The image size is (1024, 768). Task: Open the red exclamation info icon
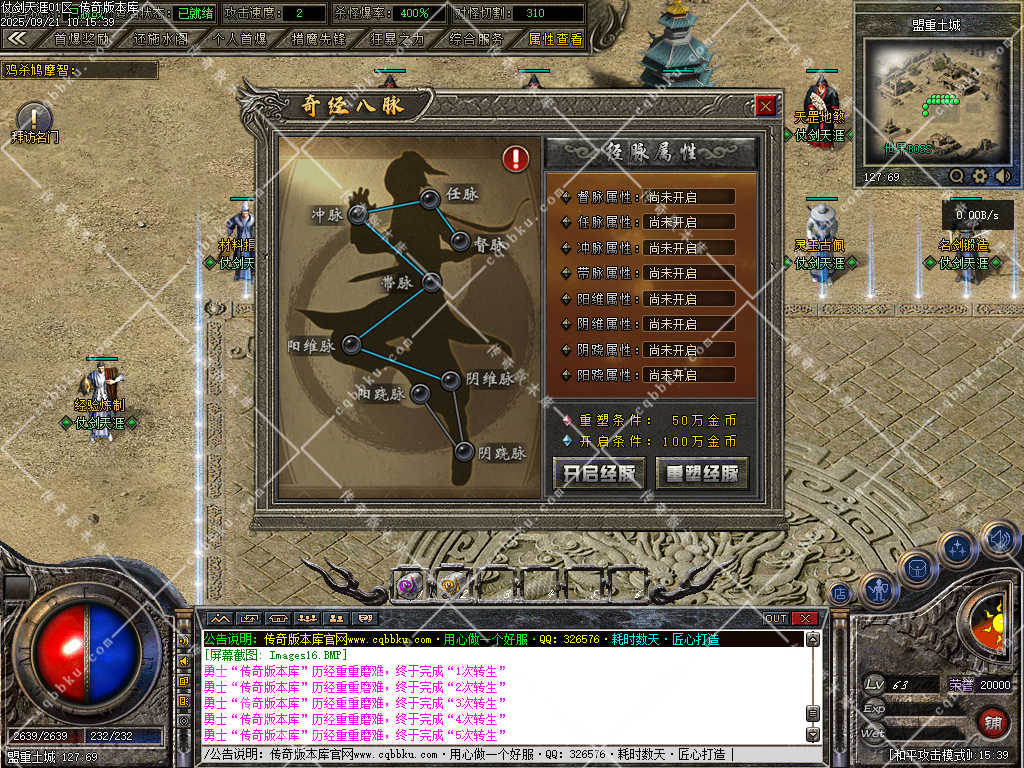[x=516, y=158]
